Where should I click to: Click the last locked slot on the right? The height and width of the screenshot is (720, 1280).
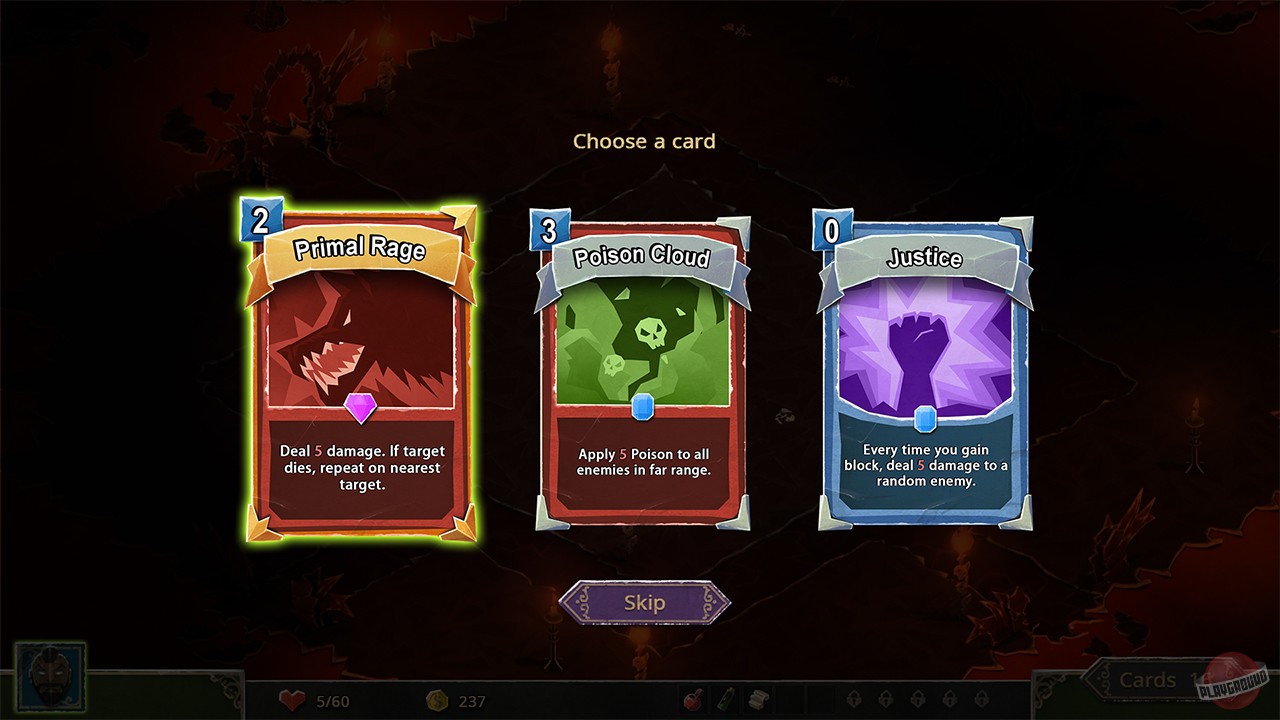[980, 701]
